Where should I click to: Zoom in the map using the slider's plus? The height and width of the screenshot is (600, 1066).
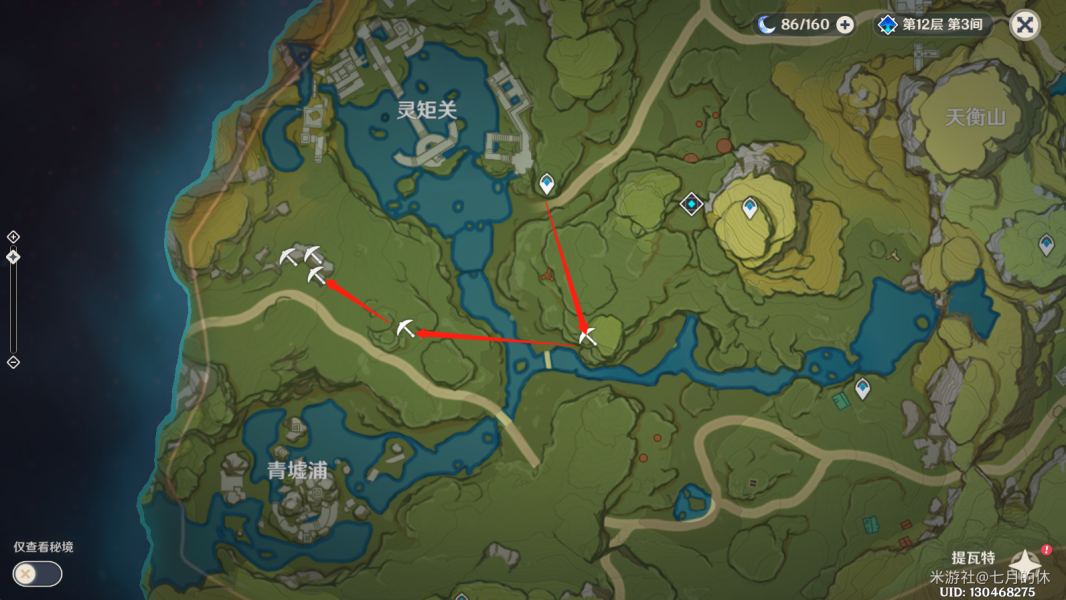tap(13, 237)
